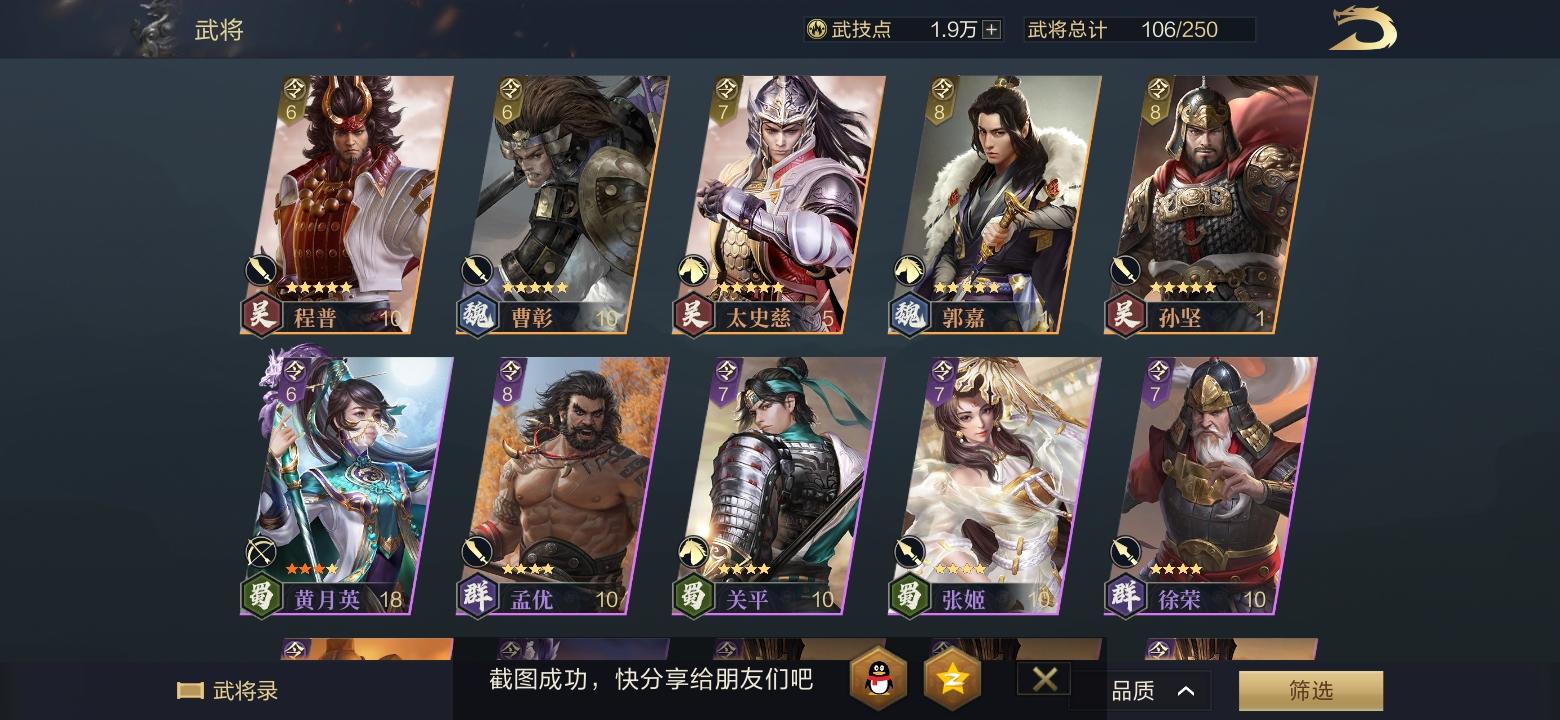Click the star rating on 太史慈's card

click(752, 287)
